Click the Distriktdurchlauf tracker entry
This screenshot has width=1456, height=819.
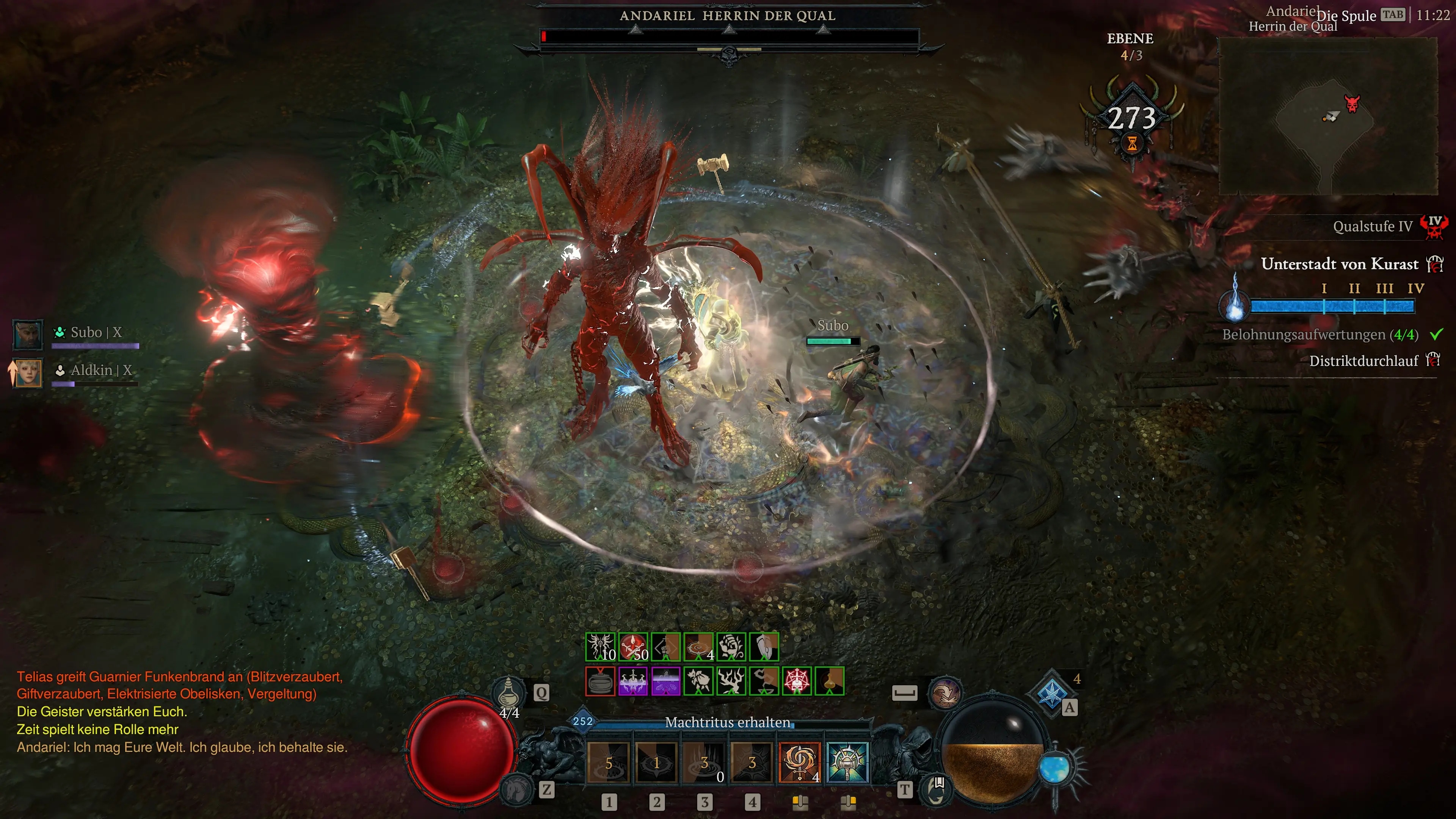click(x=1363, y=361)
